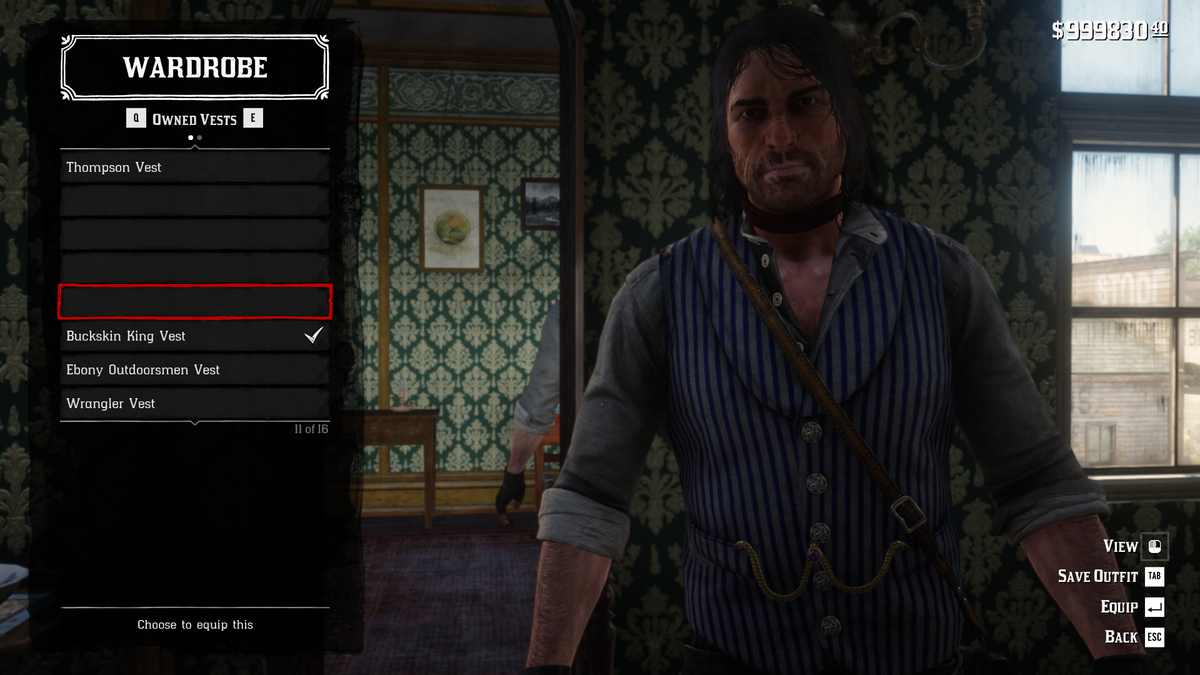Select the Thompson Vest entry
Screen dimensions: 1200x675
click(x=194, y=167)
